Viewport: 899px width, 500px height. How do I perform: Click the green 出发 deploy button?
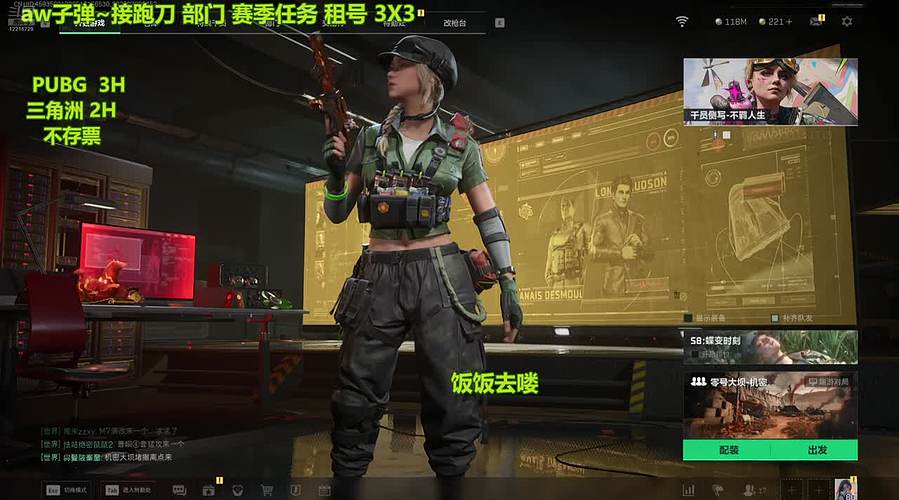pos(815,450)
